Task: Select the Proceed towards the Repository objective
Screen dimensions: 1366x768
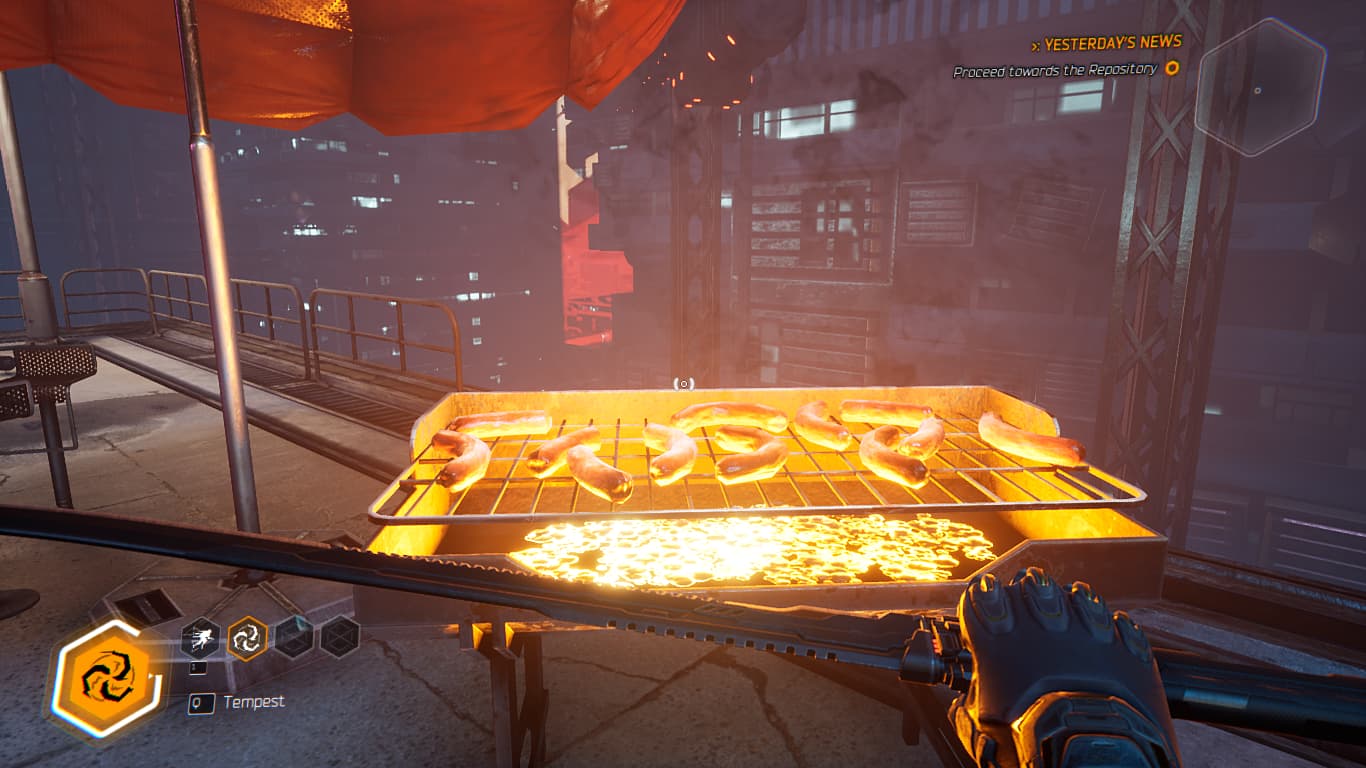Action: pos(1055,70)
